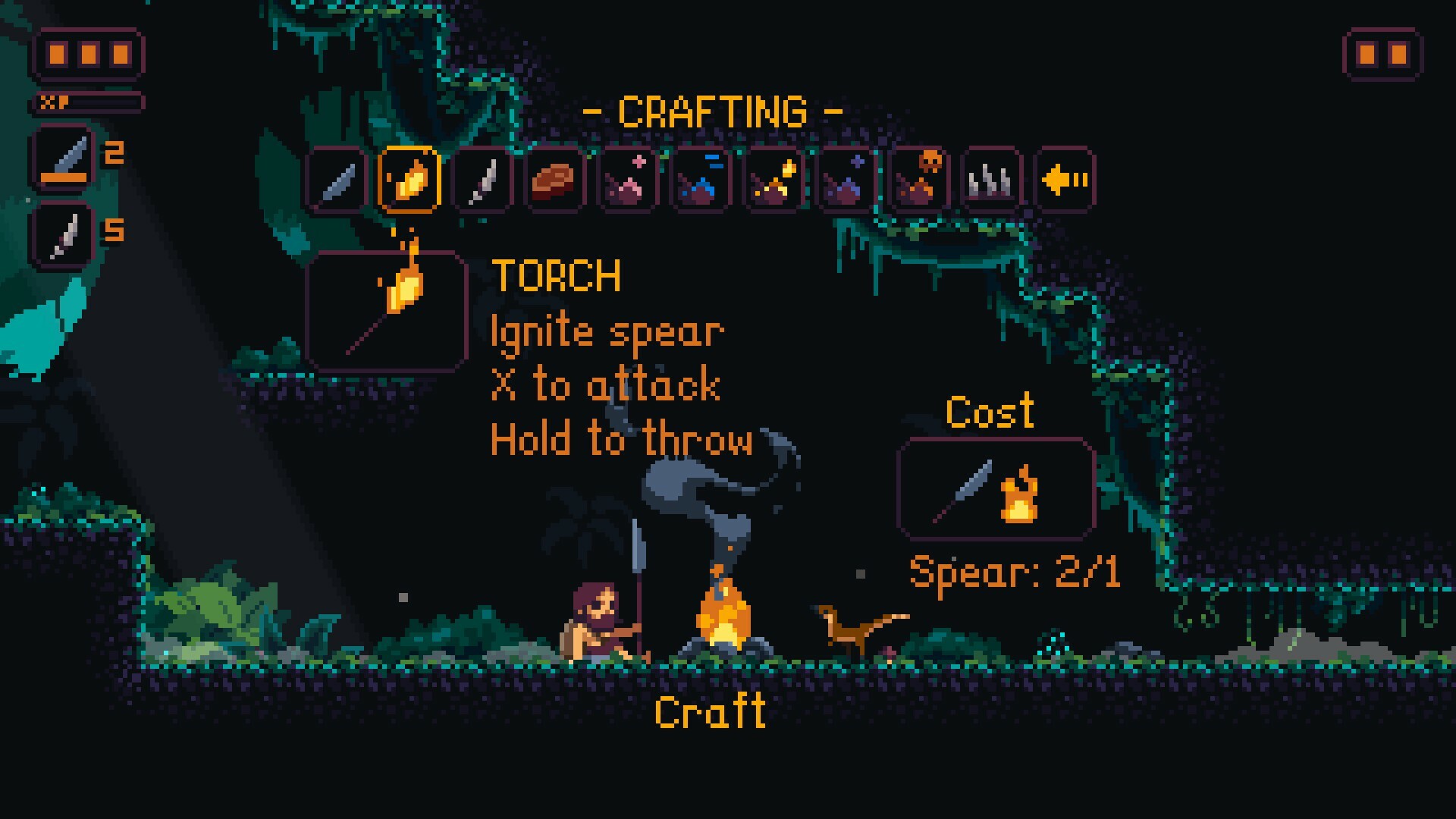
Task: Click the back arrow to exit crafting
Action: click(1065, 179)
